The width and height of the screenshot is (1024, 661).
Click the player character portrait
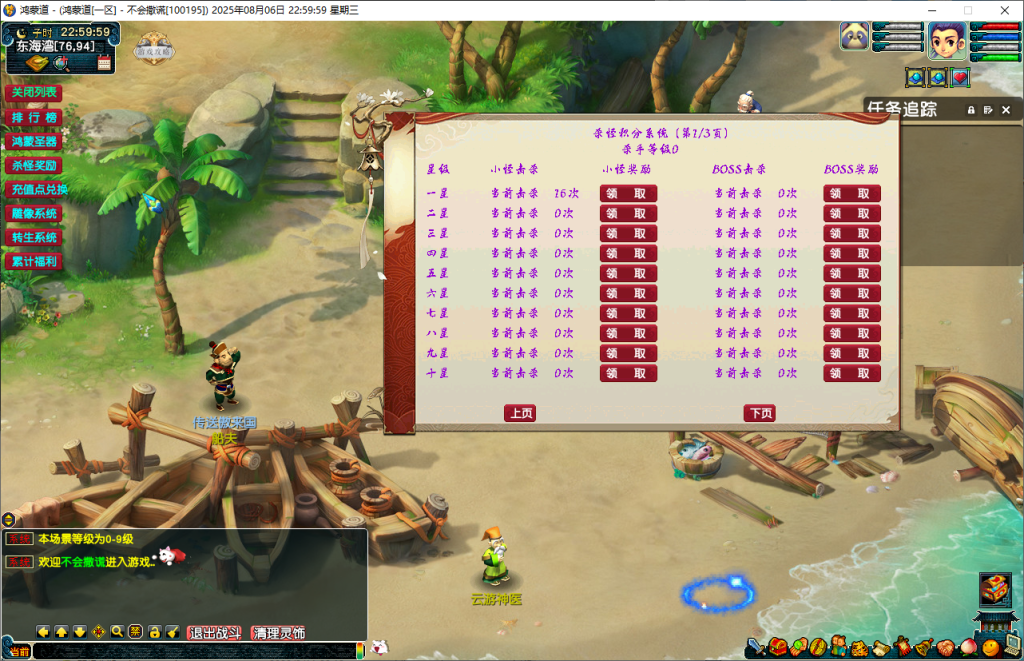click(946, 41)
